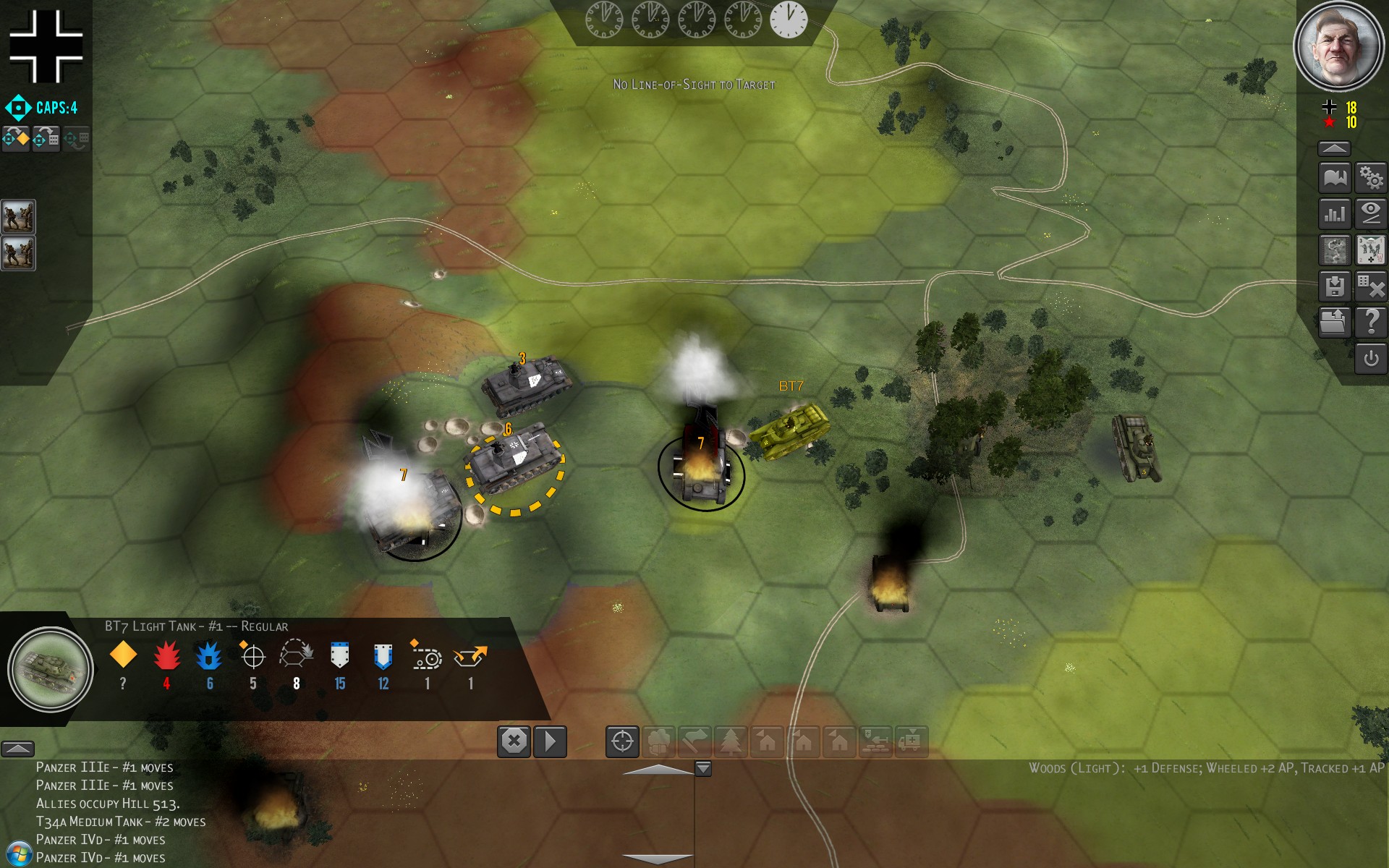Image resolution: width=1389 pixels, height=868 pixels.
Task: Click the cancel octagon X button
Action: coord(514,741)
